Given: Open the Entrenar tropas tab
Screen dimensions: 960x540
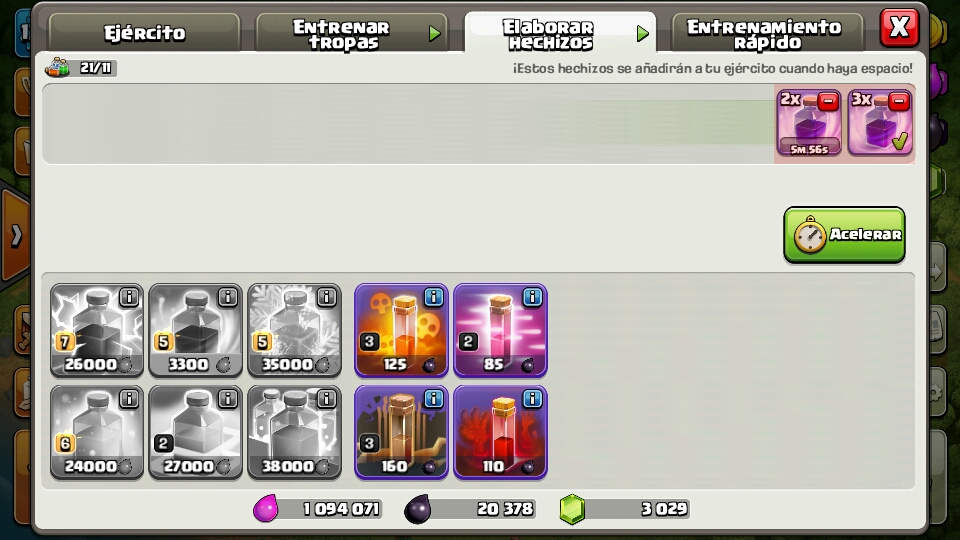Looking at the screenshot, I should pyautogui.click(x=342, y=34).
